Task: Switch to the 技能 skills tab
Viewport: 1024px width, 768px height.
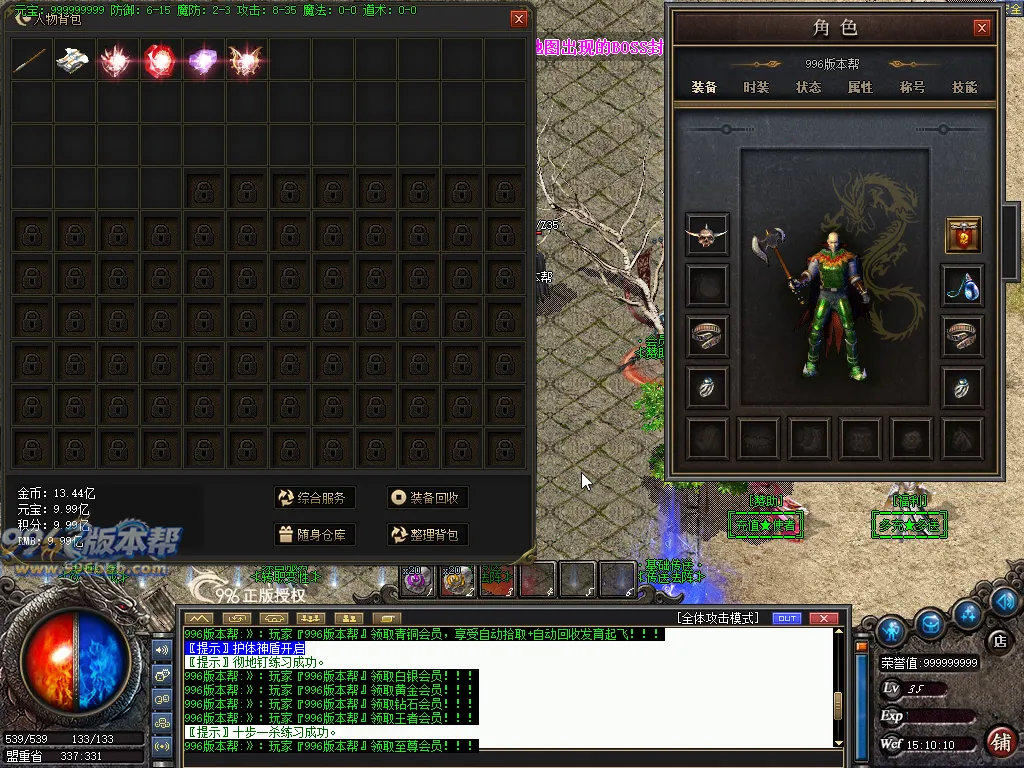Action: pos(964,87)
